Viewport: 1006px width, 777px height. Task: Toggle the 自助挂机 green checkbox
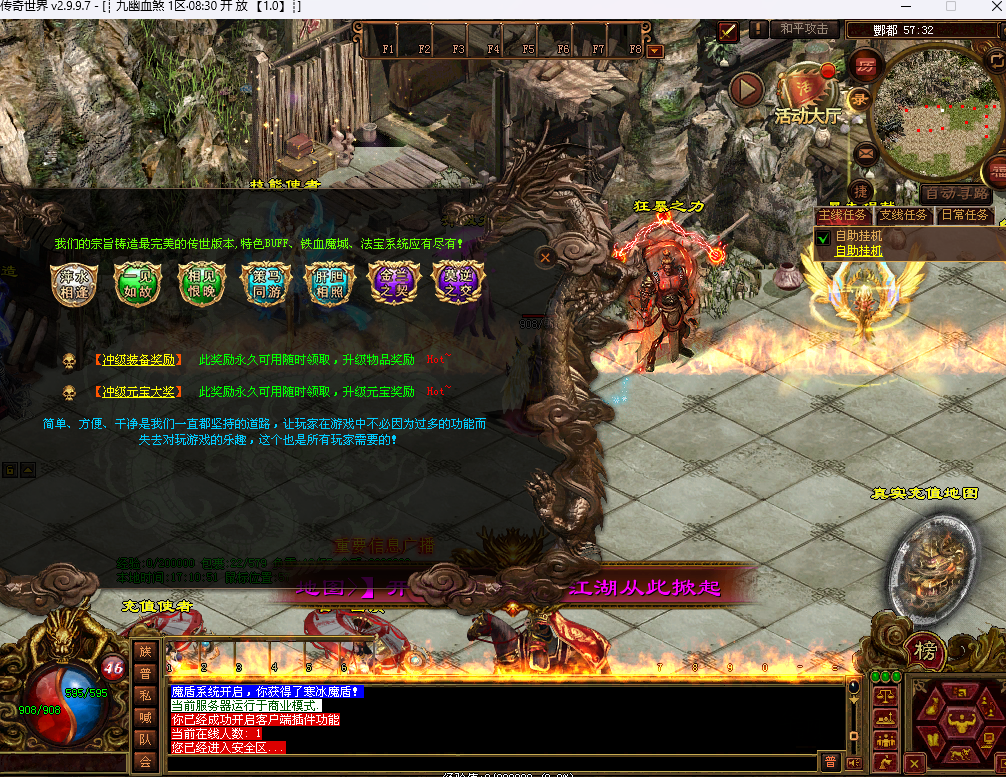tap(823, 238)
